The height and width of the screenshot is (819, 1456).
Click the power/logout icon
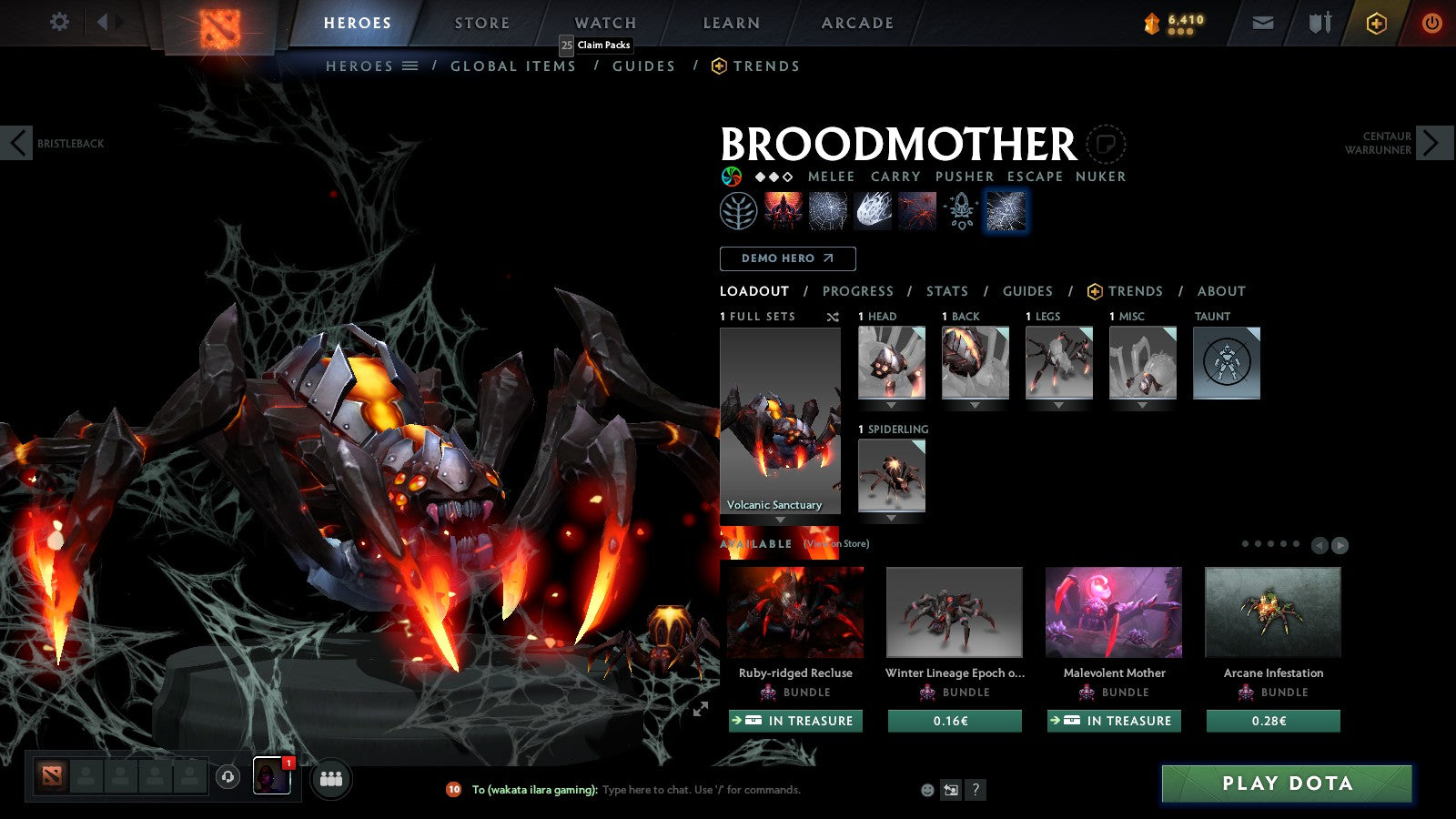pyautogui.click(x=1431, y=23)
